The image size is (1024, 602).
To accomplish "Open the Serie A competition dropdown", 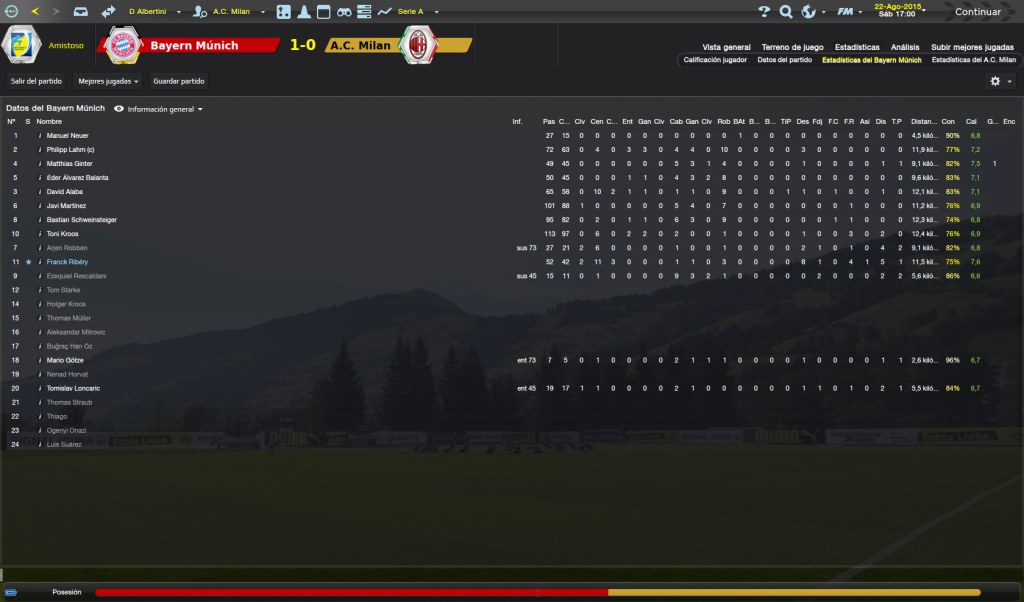I will (x=415, y=12).
